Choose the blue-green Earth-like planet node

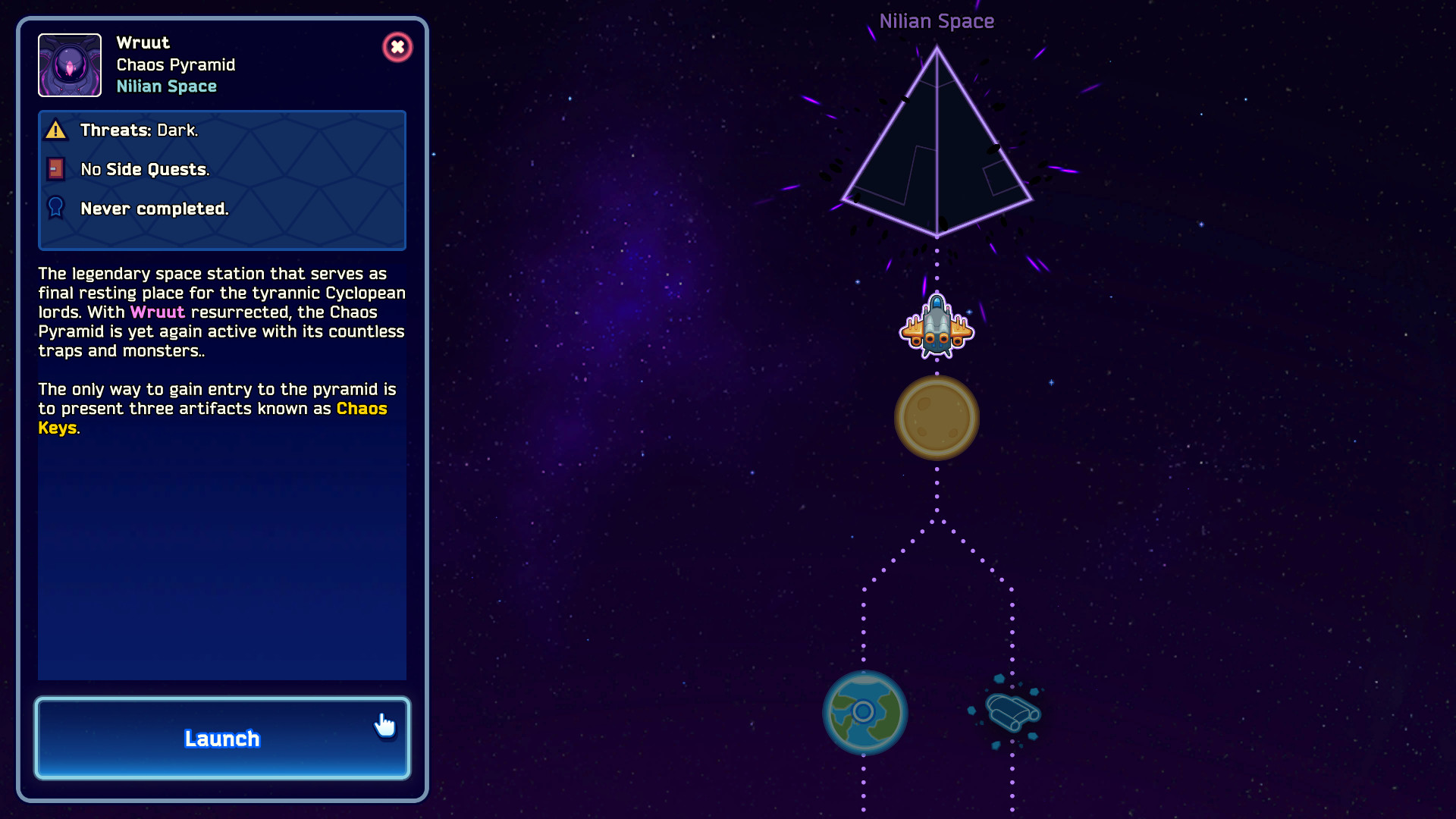(864, 712)
